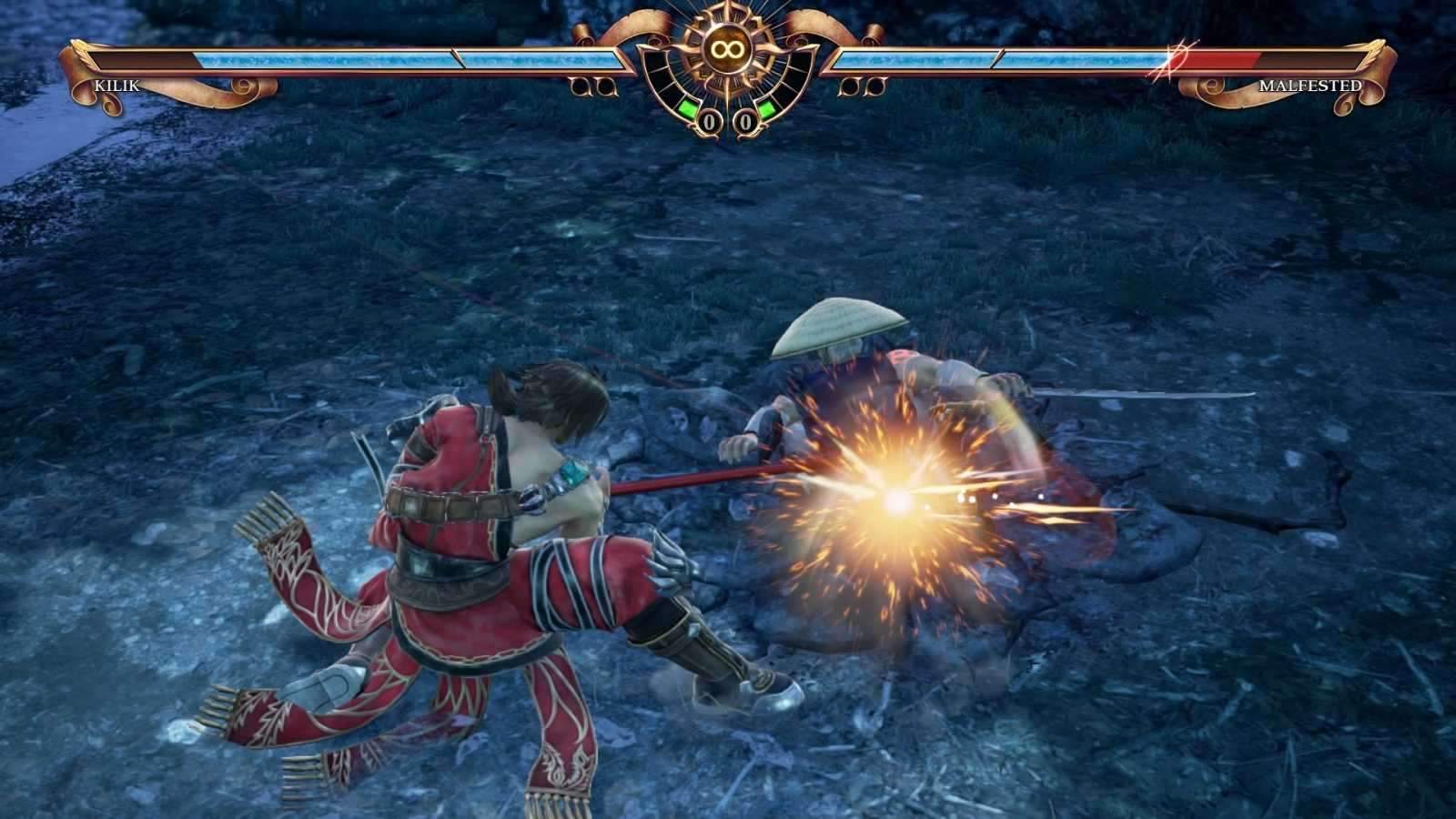Click Malfested's round-count rings icon
This screenshot has width=1456, height=819.
(863, 86)
